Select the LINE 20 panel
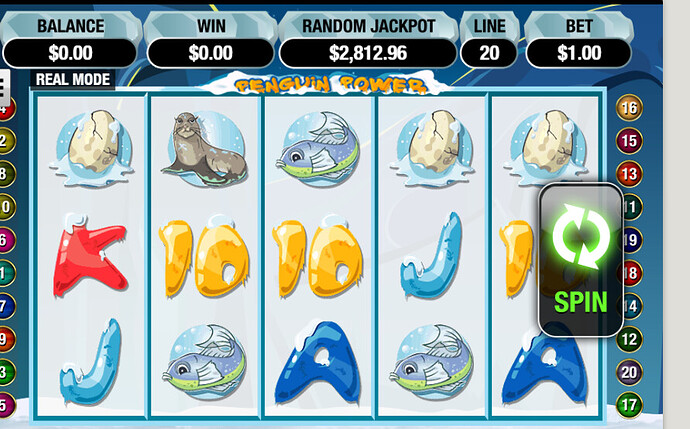This screenshot has height=429, width=690. [489, 42]
